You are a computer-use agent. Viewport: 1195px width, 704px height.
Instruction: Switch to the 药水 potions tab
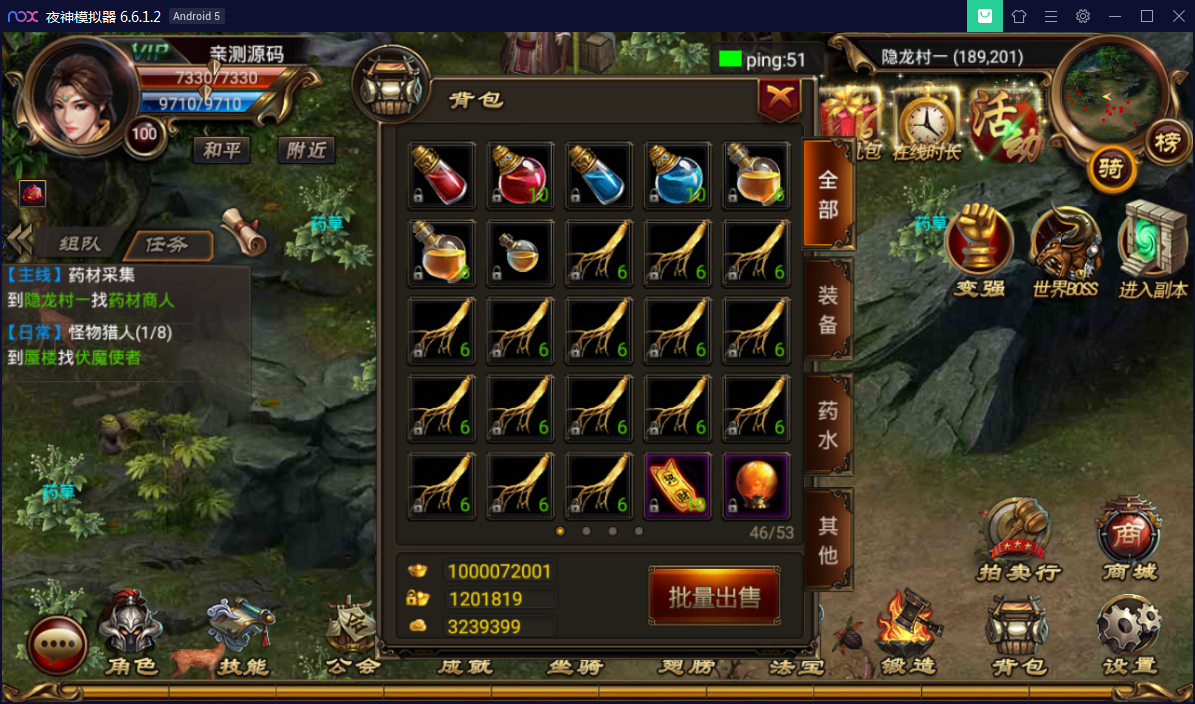pos(828,425)
